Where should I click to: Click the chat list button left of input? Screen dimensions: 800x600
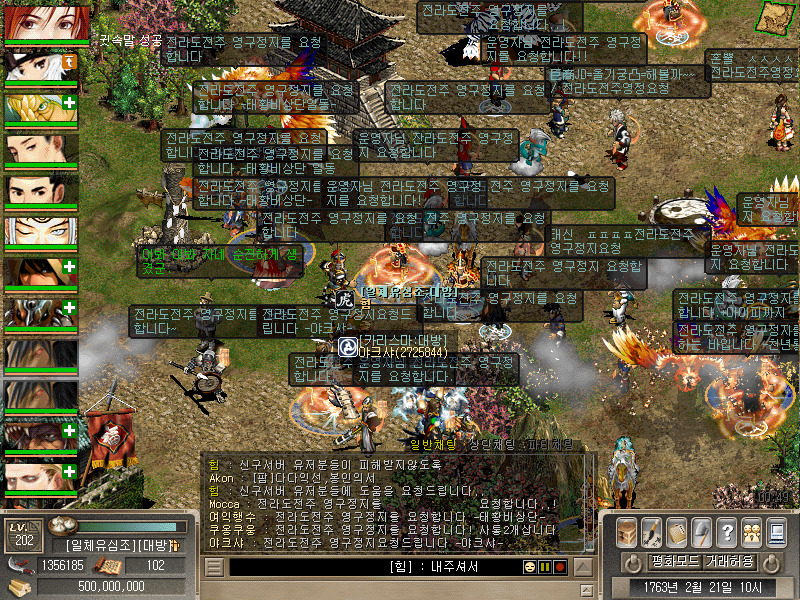[x=214, y=567]
